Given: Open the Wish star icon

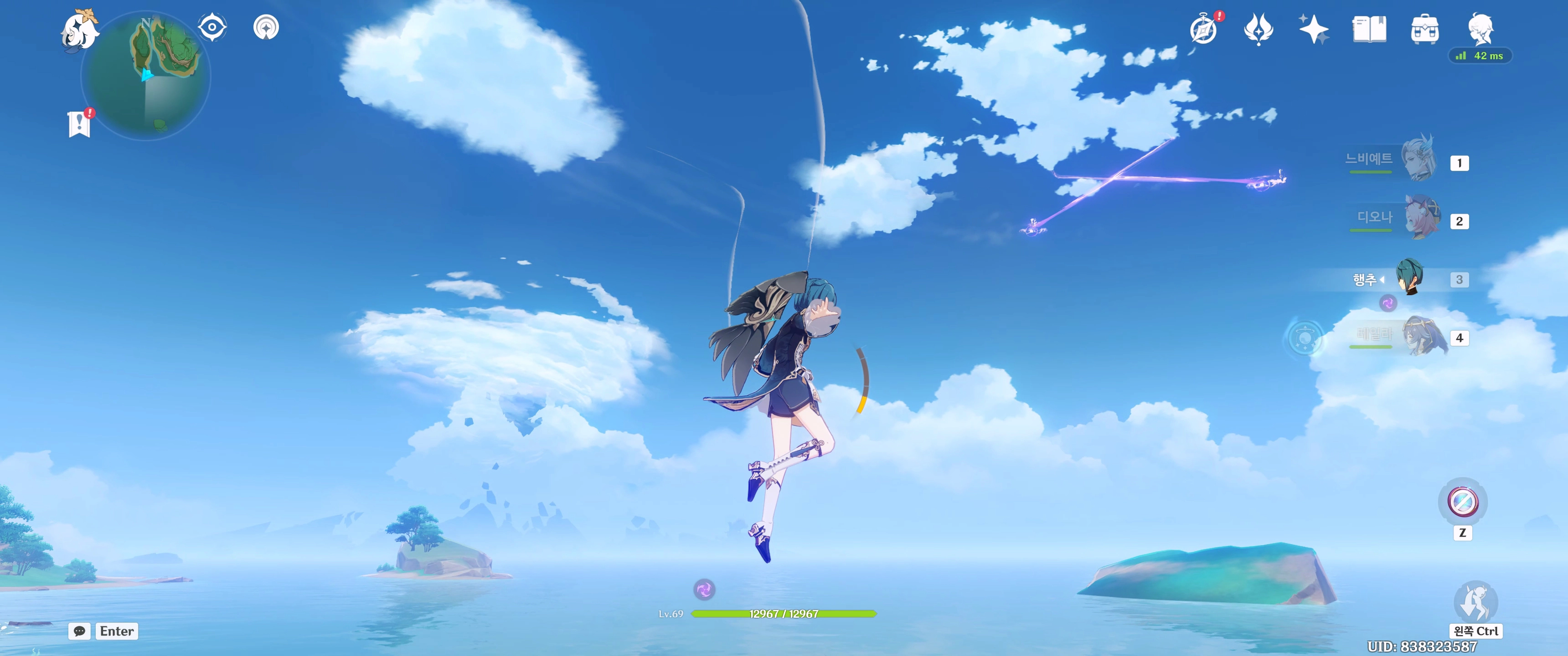Looking at the screenshot, I should [1313, 29].
